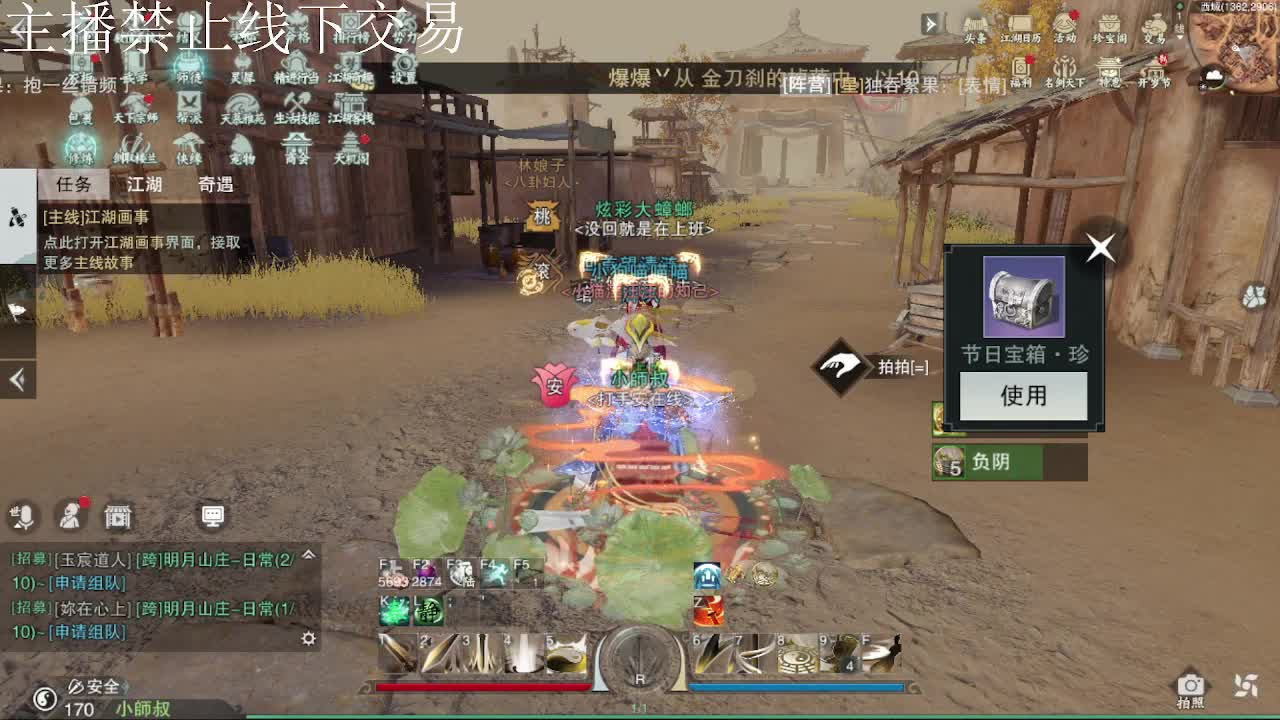Viewport: 1280px width, 720px height.
Task: Collapse the left panel with the arrow
Action: (x=16, y=378)
